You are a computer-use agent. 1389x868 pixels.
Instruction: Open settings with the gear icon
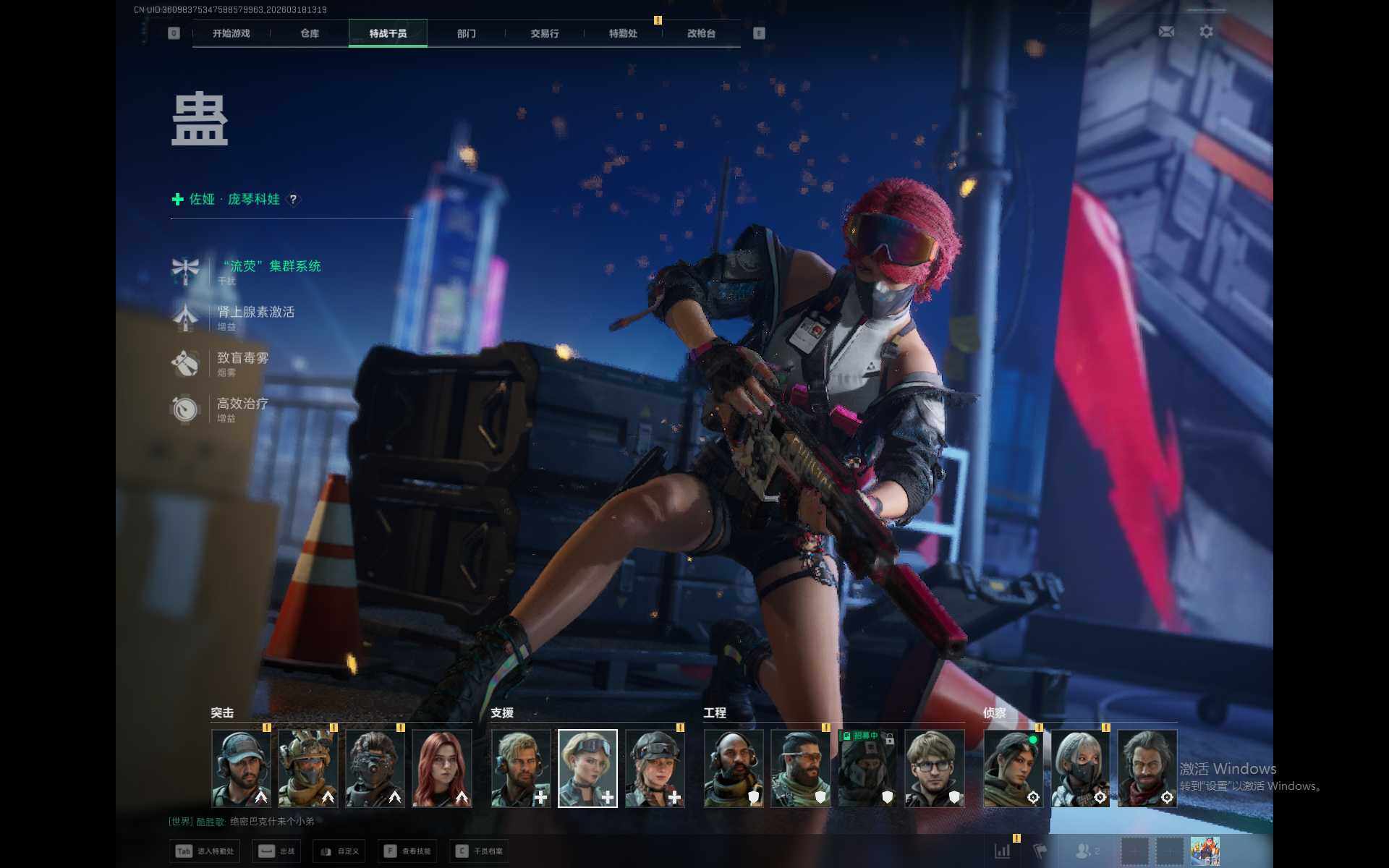1206,32
